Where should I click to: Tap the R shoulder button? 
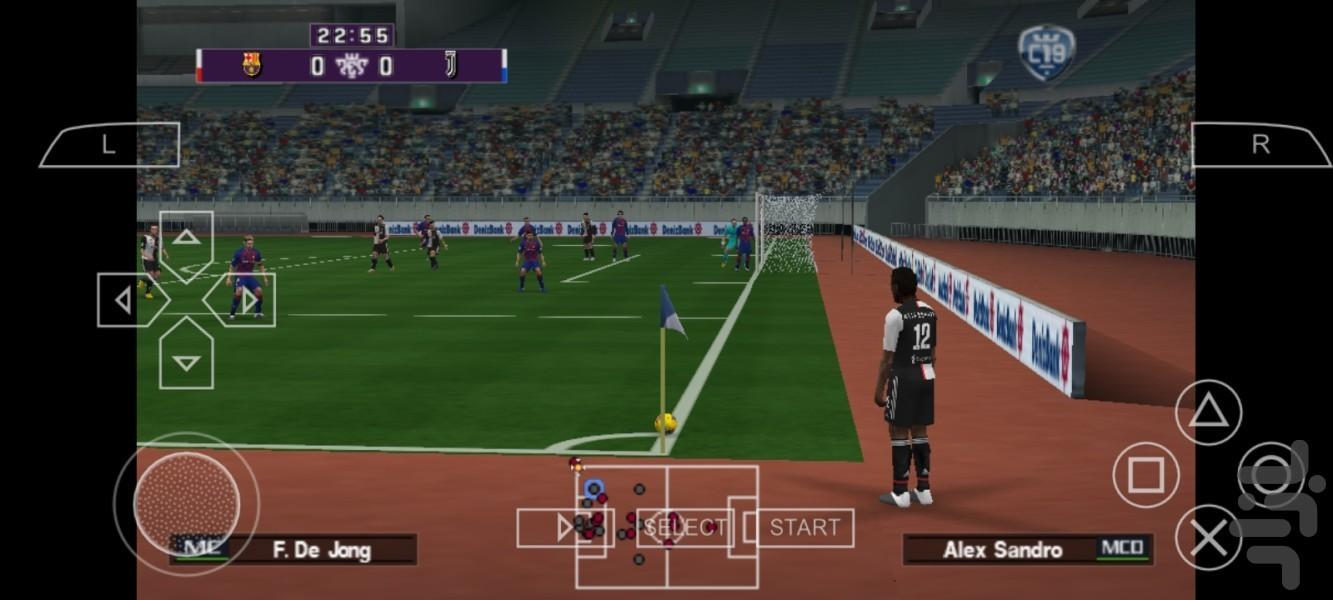pos(1261,145)
